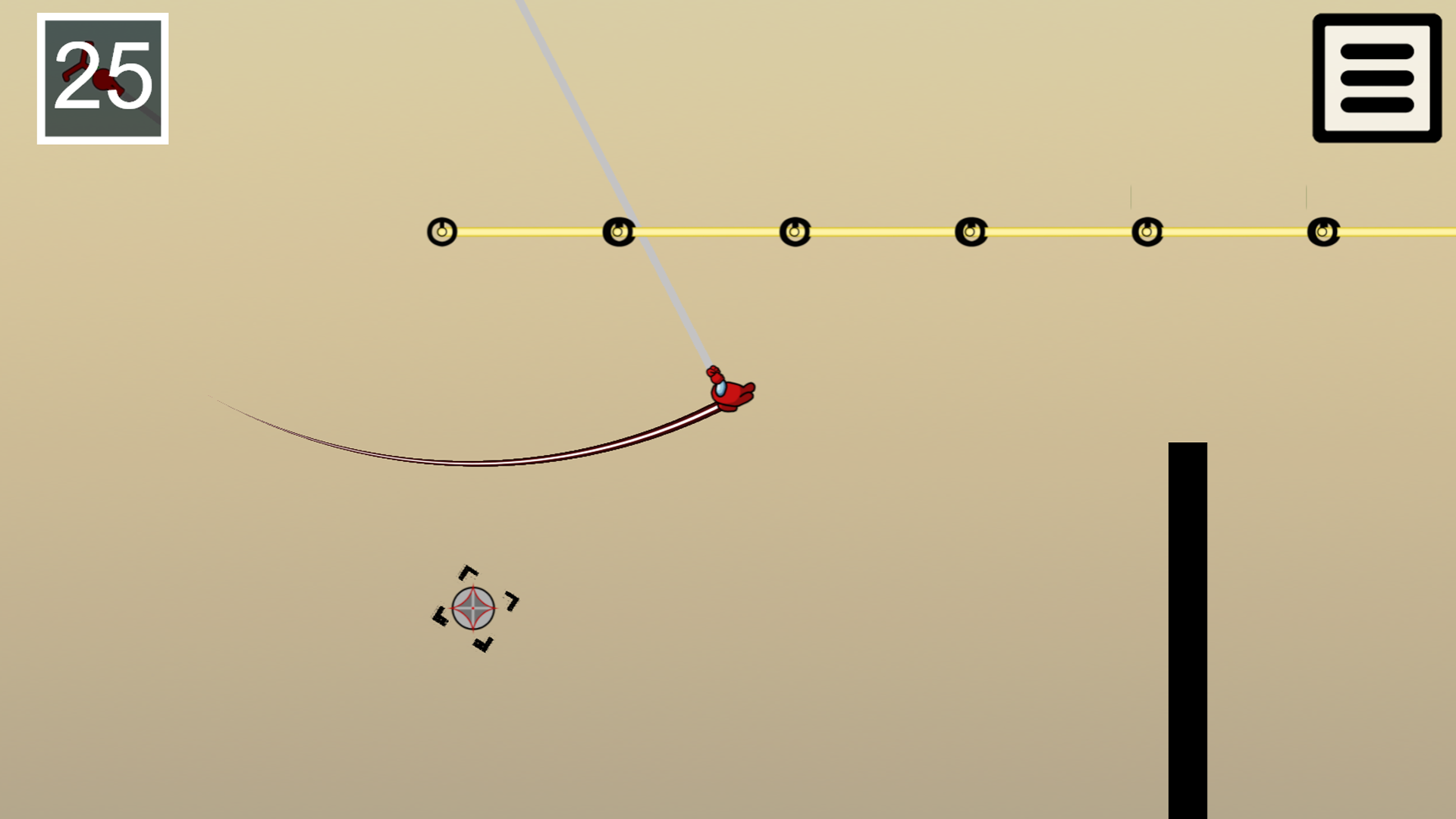
Task: Click the black vertical pillar obstacle
Action: [1187, 629]
